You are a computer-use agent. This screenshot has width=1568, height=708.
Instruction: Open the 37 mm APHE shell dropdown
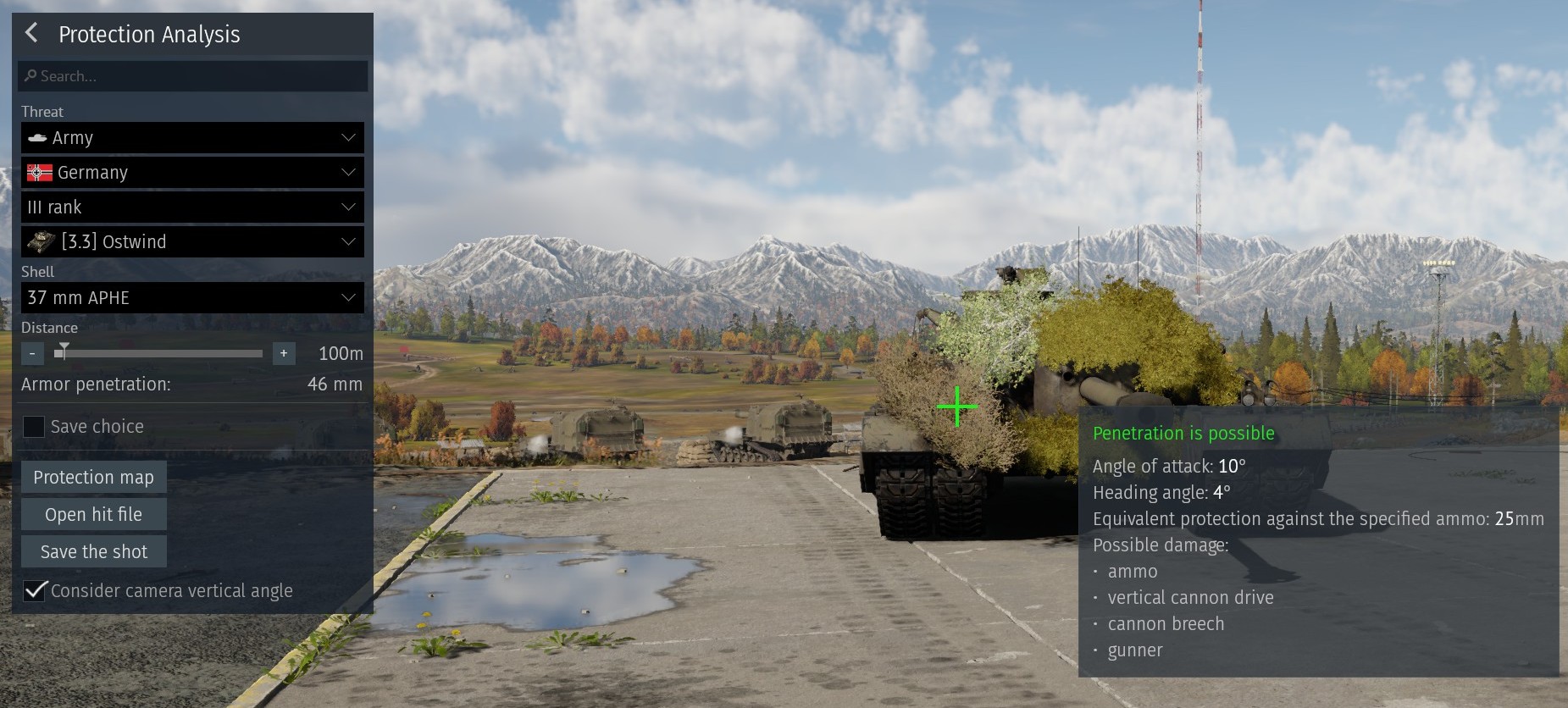[x=192, y=298]
